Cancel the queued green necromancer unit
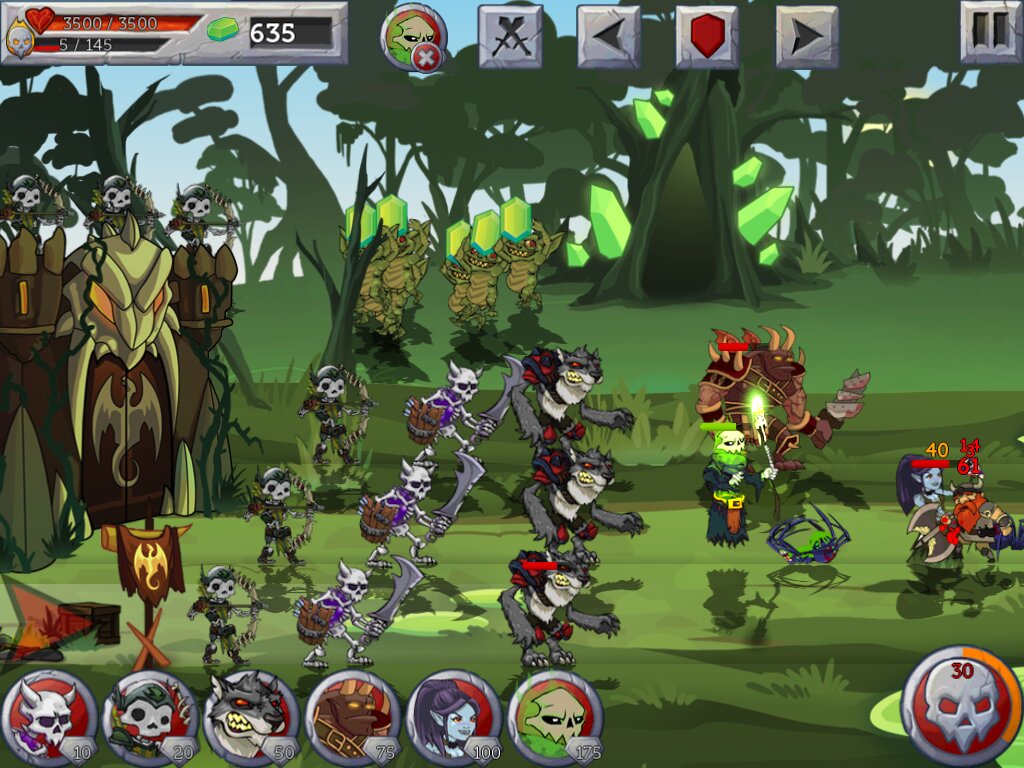 coord(414,38)
